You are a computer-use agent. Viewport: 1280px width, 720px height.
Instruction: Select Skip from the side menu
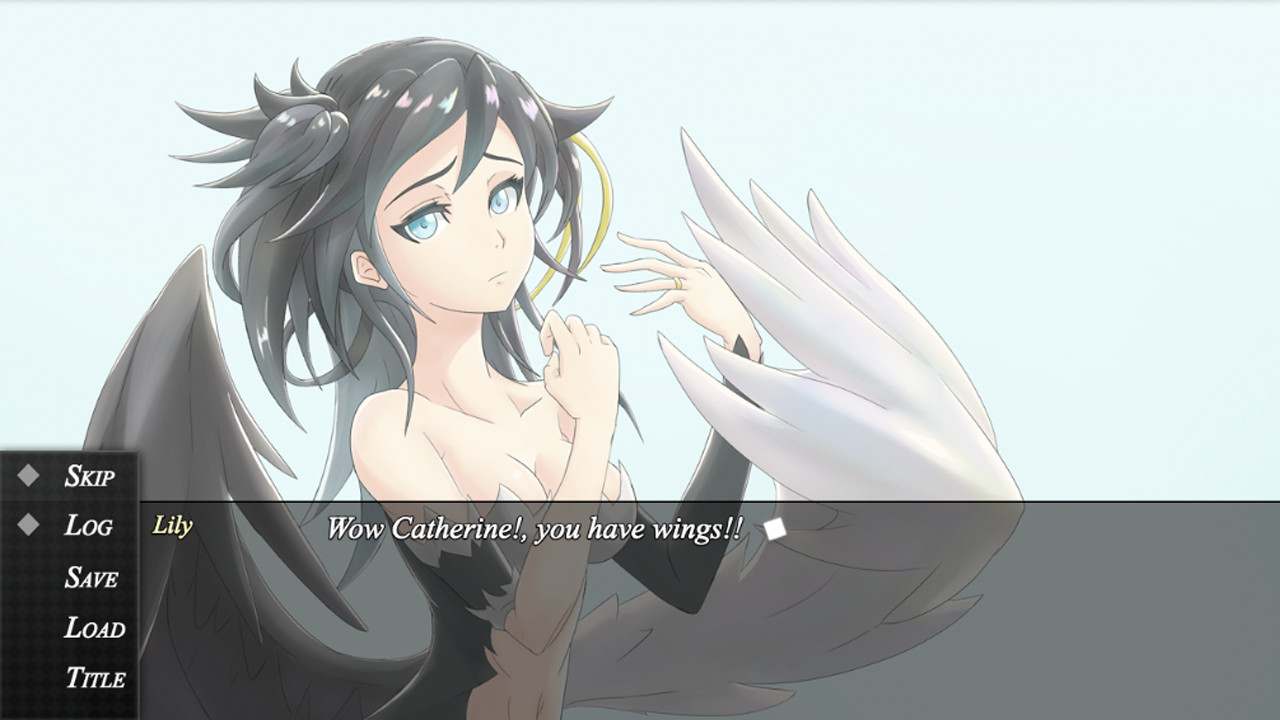pyautogui.click(x=91, y=478)
